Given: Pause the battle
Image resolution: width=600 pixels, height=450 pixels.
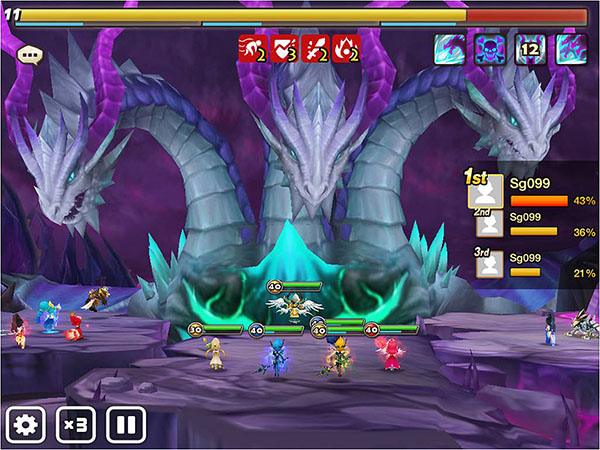Looking at the screenshot, I should coord(126,424).
